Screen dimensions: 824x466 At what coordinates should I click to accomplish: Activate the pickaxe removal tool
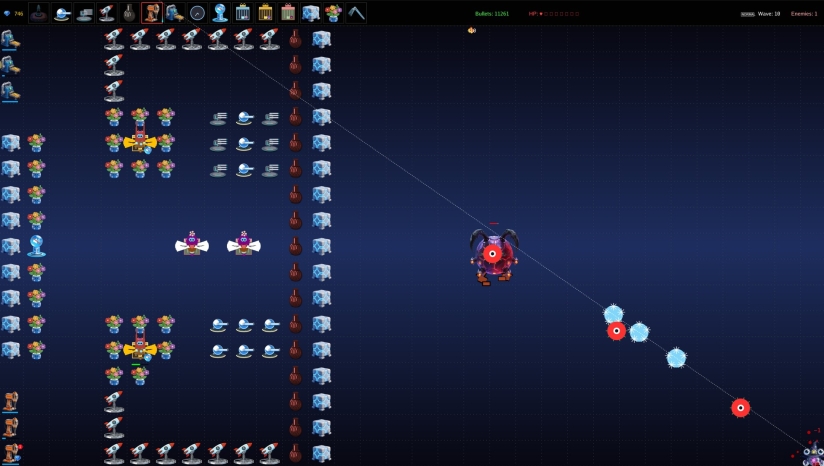tap(356, 13)
